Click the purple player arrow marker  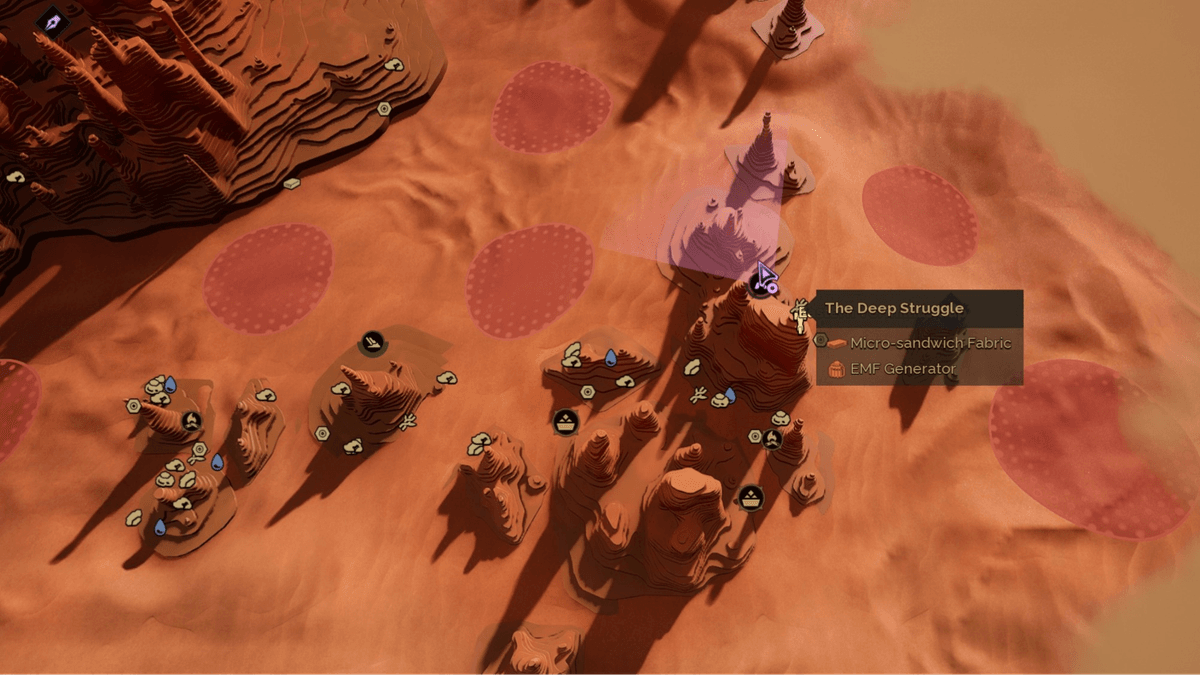tap(765, 276)
